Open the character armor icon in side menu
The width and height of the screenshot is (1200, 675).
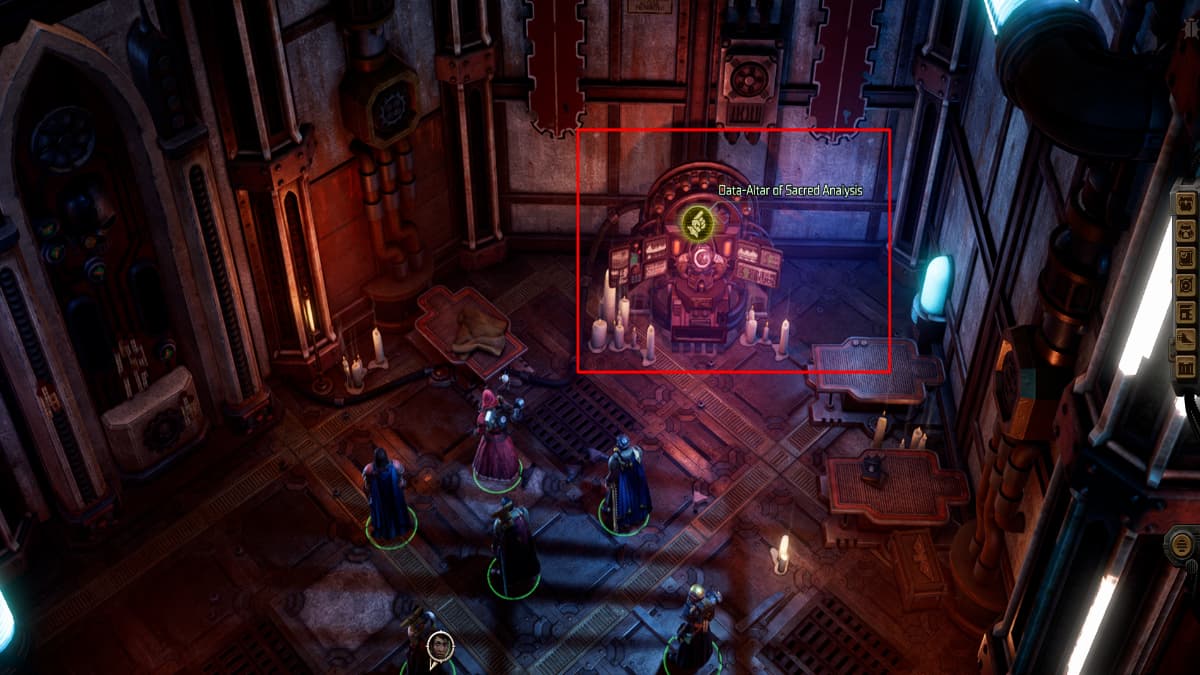coord(1186,230)
